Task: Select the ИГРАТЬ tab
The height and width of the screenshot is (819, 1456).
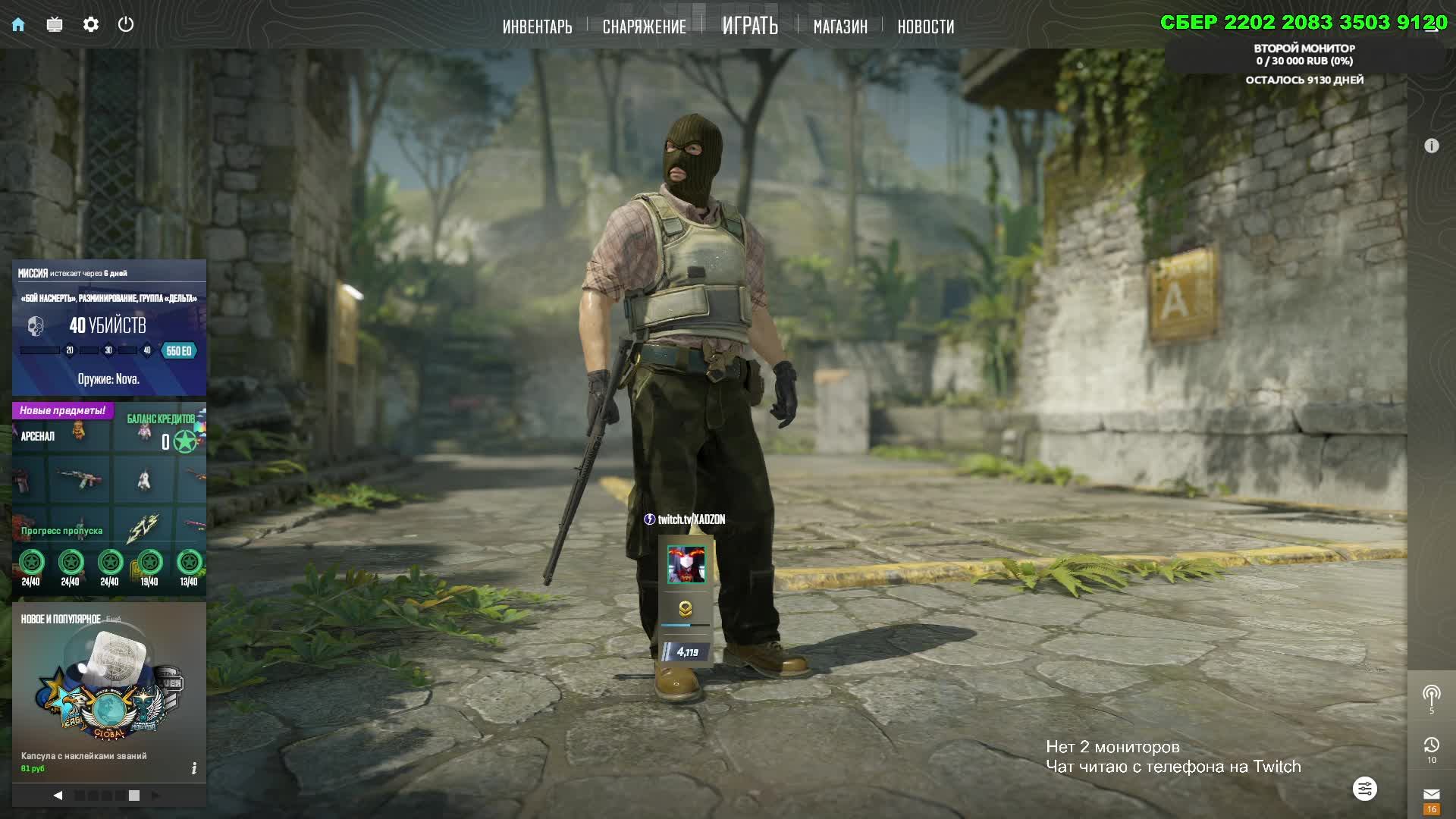Action: pos(749,27)
